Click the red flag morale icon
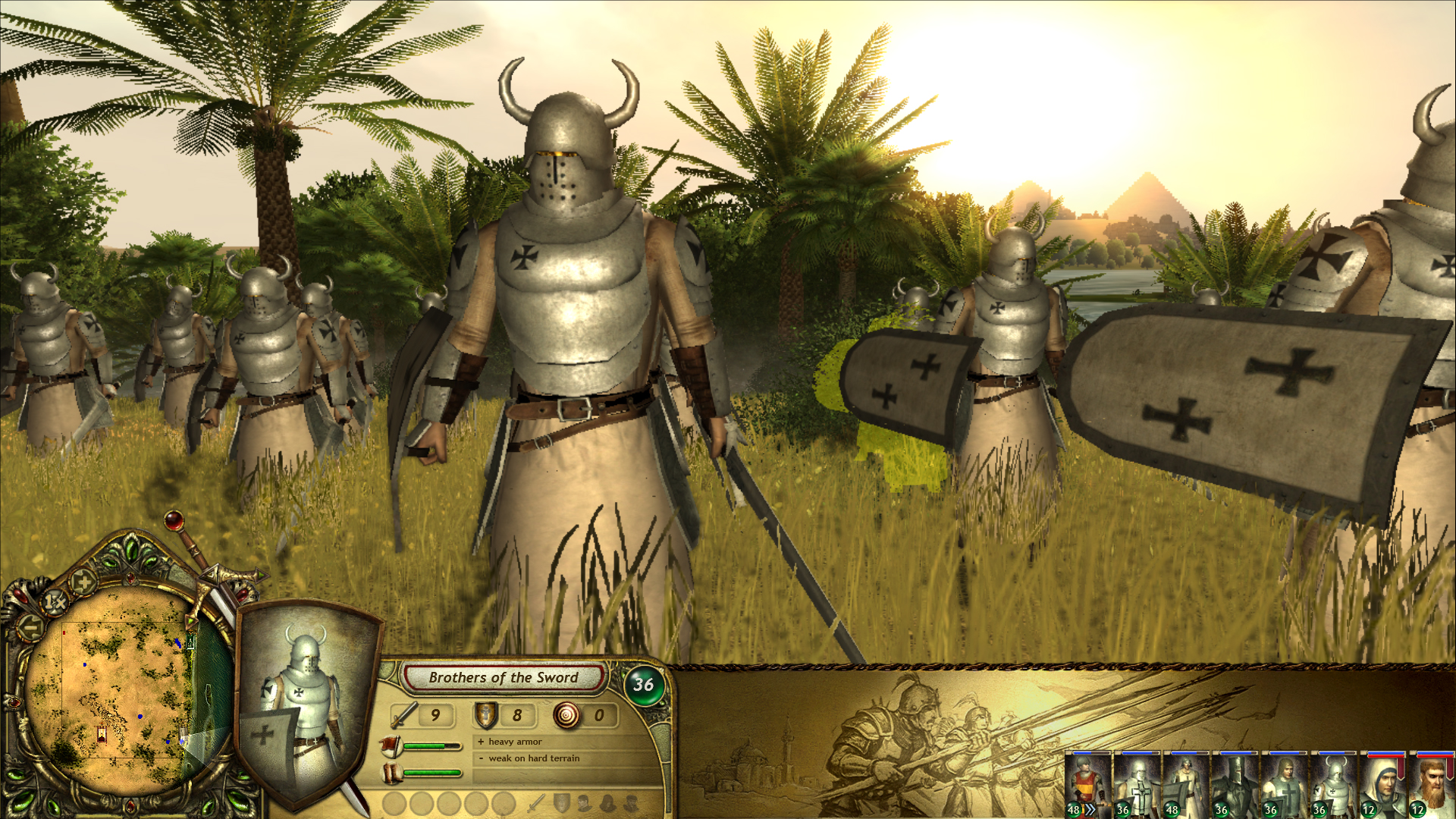 click(x=391, y=745)
